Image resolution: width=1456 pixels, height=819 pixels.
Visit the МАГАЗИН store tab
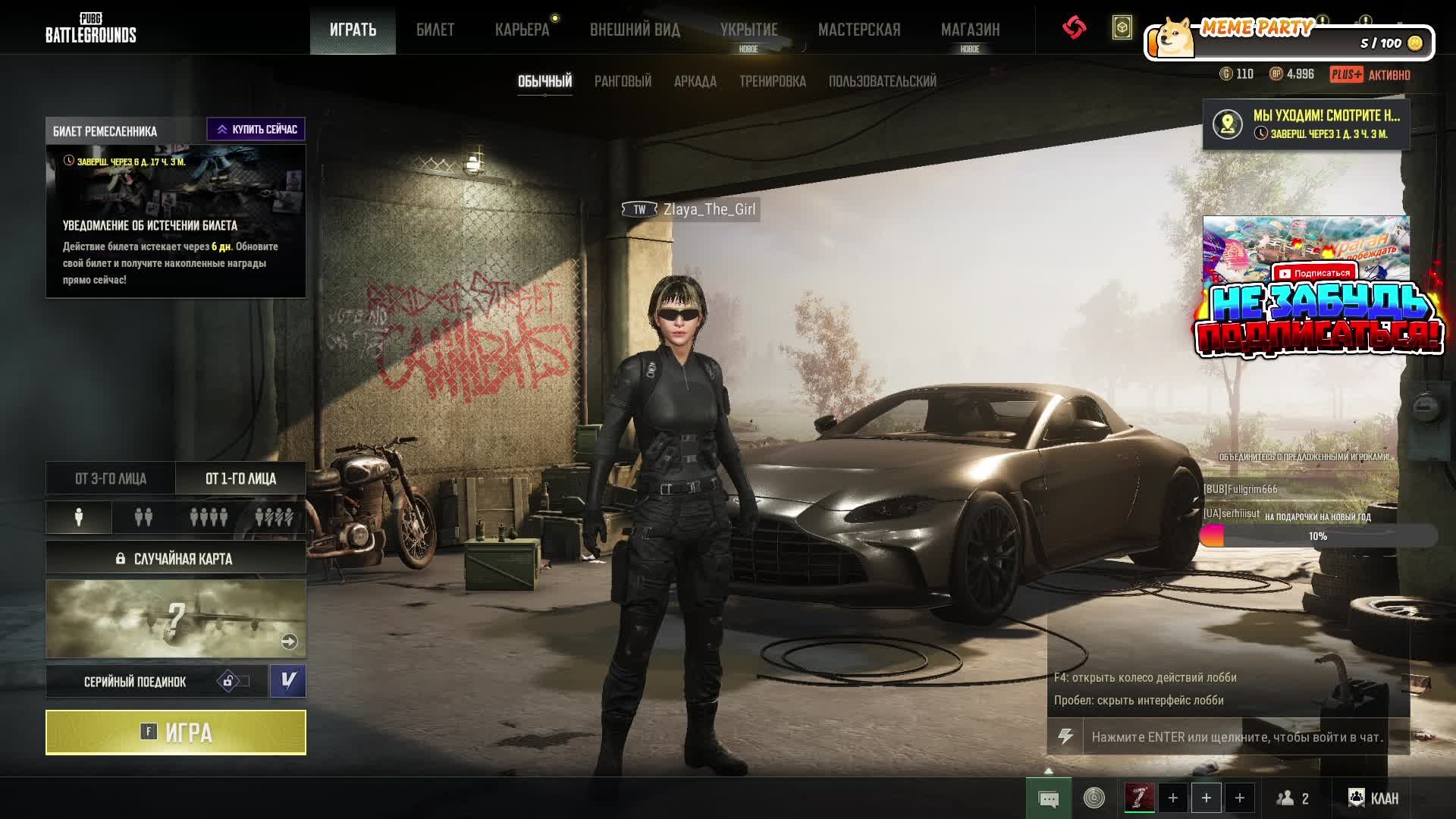coord(970,30)
